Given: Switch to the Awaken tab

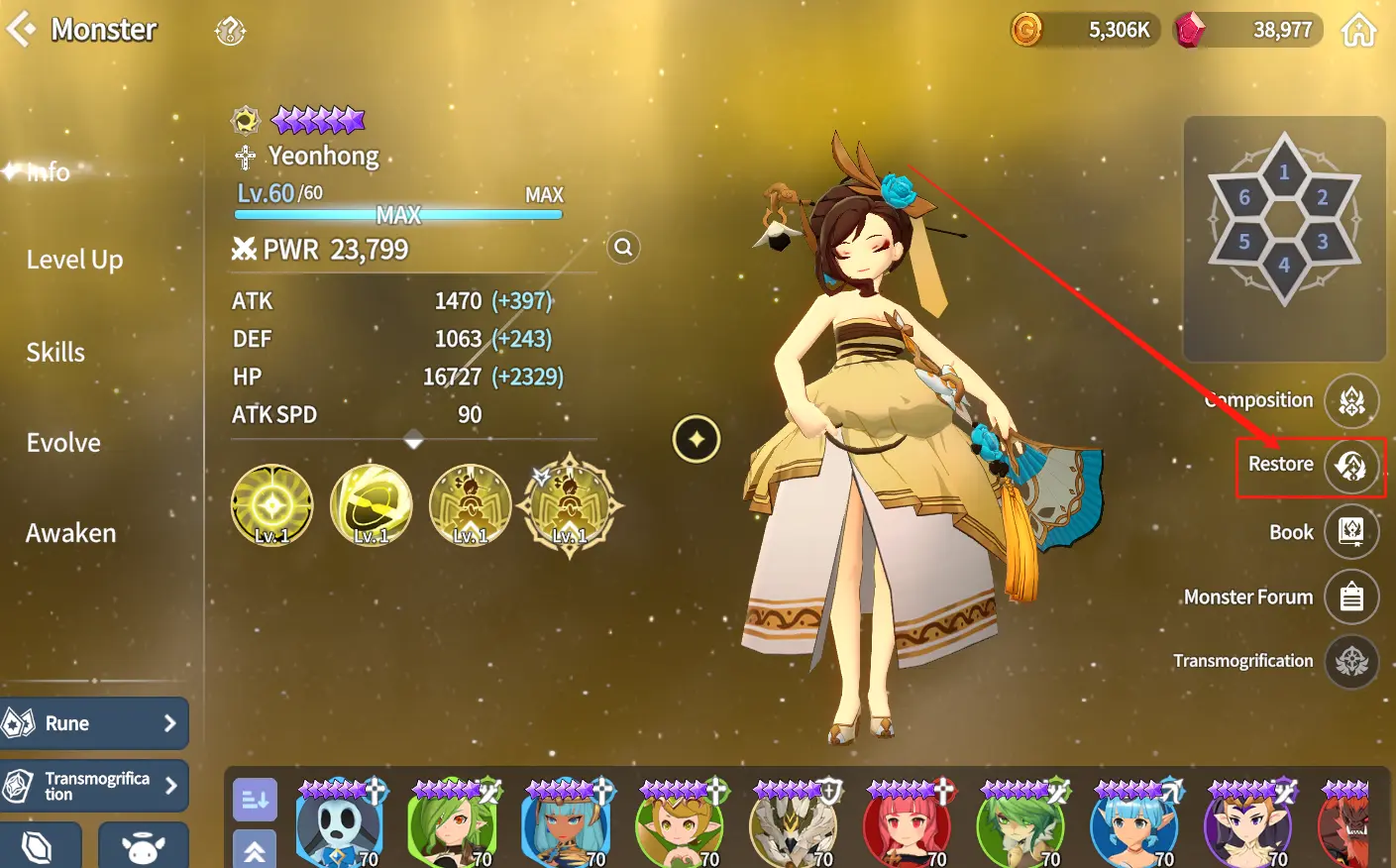Looking at the screenshot, I should [x=70, y=533].
